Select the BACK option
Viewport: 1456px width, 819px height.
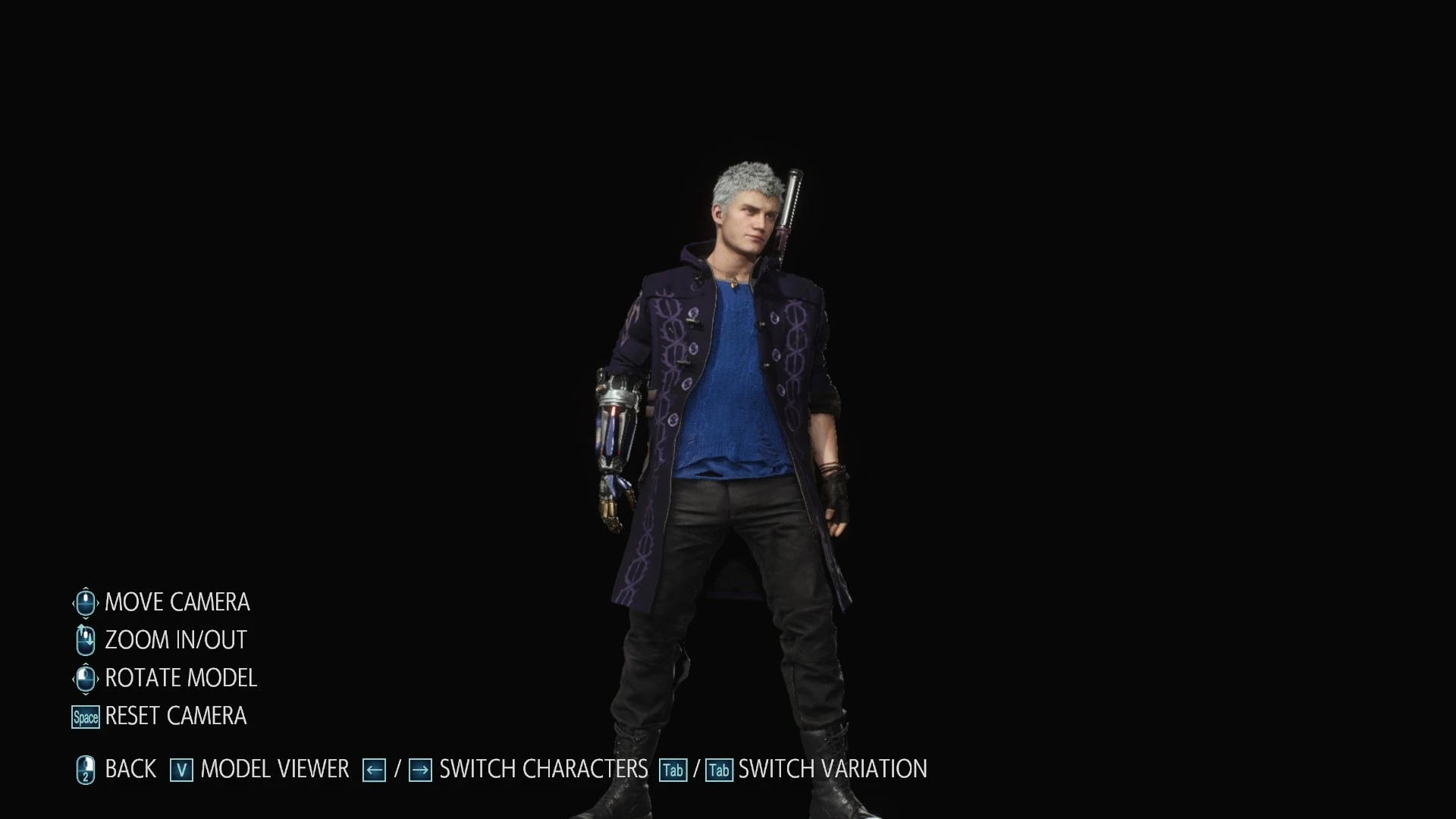point(130,768)
